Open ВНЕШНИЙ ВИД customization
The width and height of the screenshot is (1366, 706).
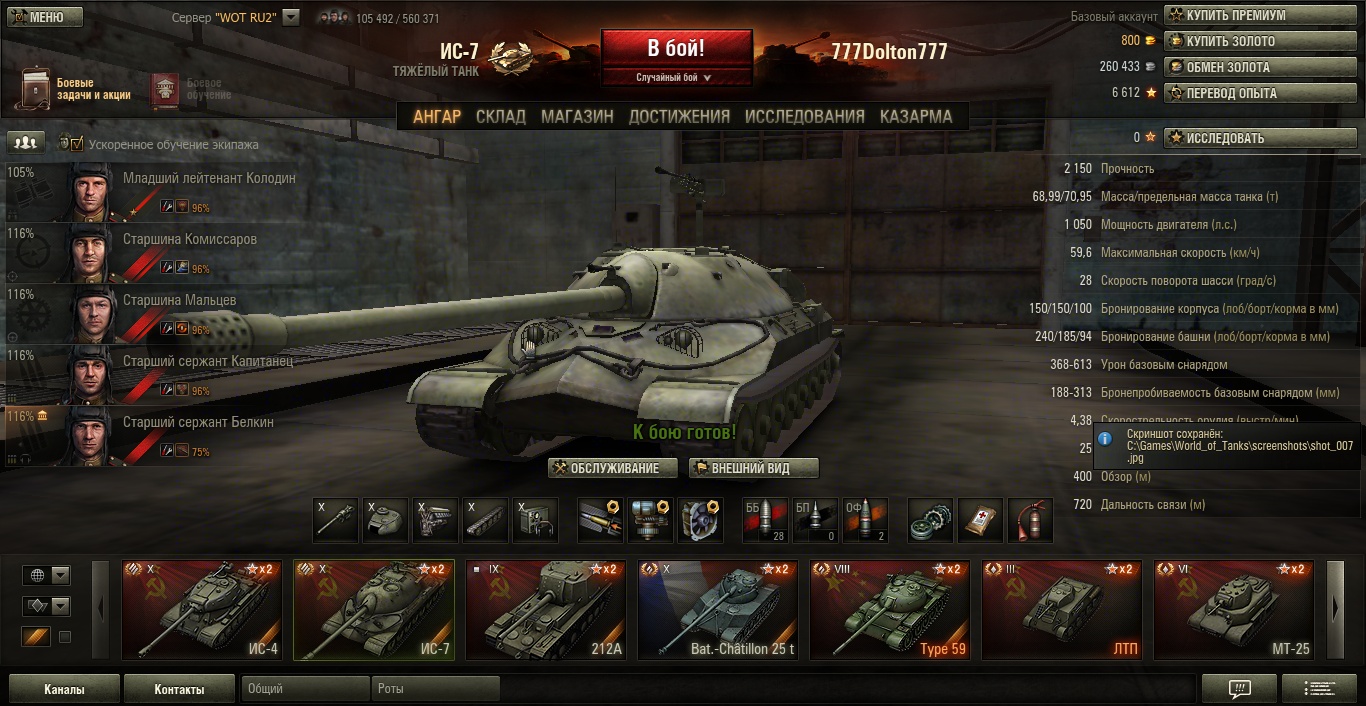coord(754,468)
